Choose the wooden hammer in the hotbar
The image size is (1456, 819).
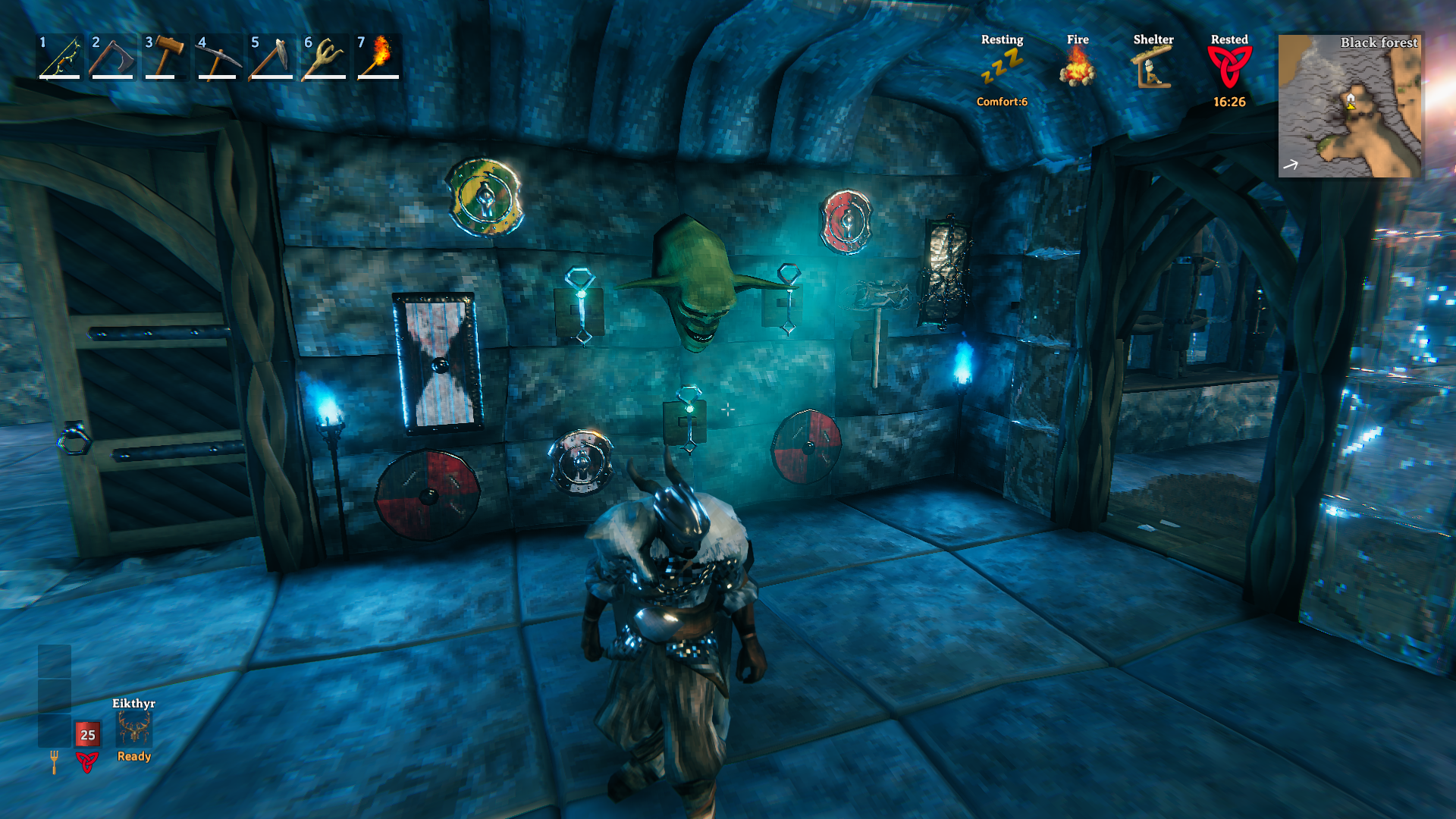(166, 57)
